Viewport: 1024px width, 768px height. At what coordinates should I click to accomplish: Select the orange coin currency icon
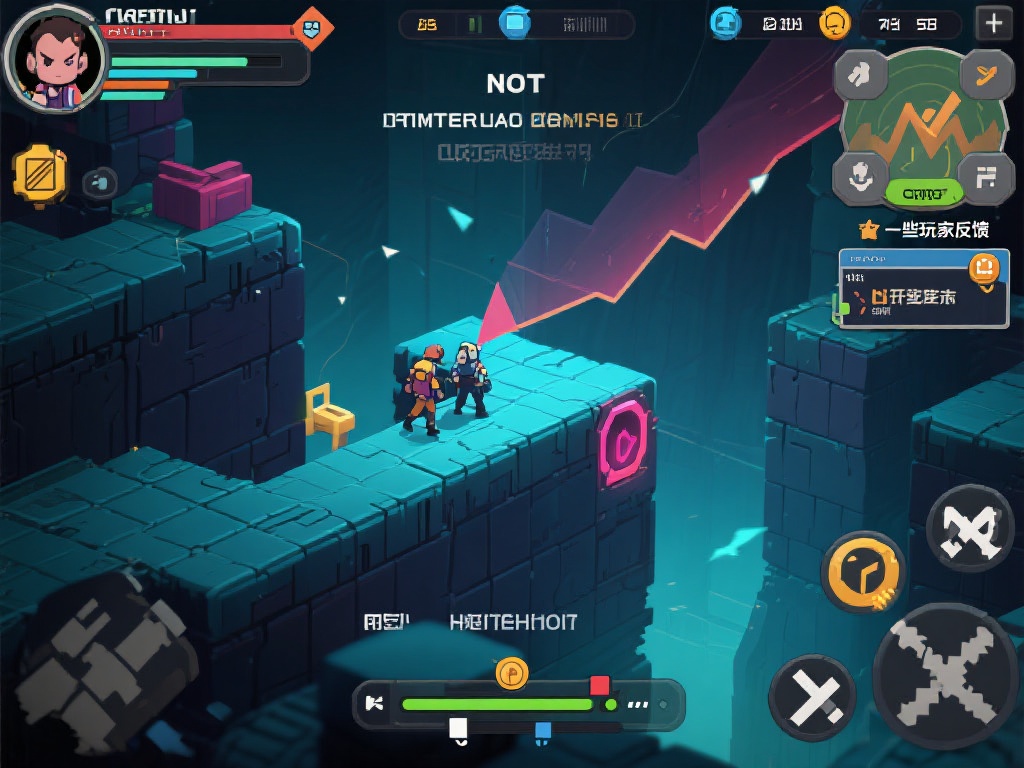(834, 23)
